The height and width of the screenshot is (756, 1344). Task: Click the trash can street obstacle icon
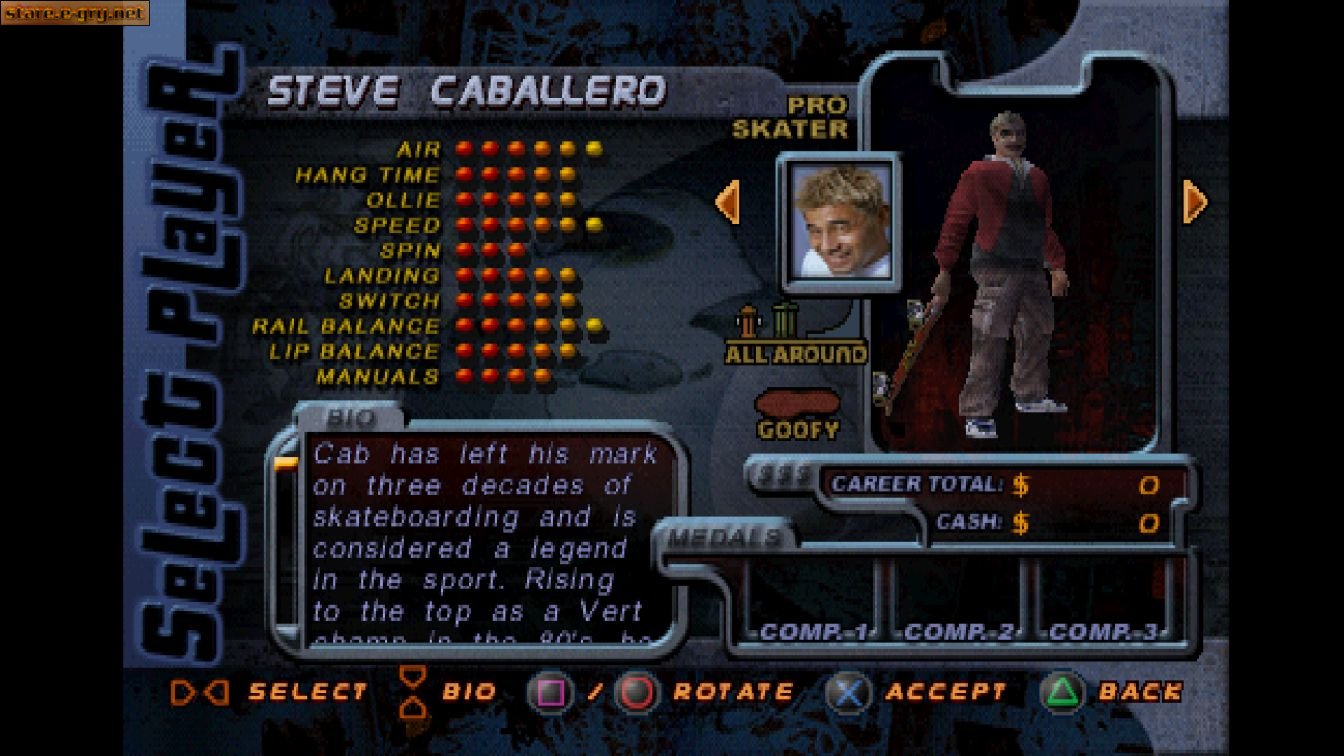pyautogui.click(x=786, y=322)
